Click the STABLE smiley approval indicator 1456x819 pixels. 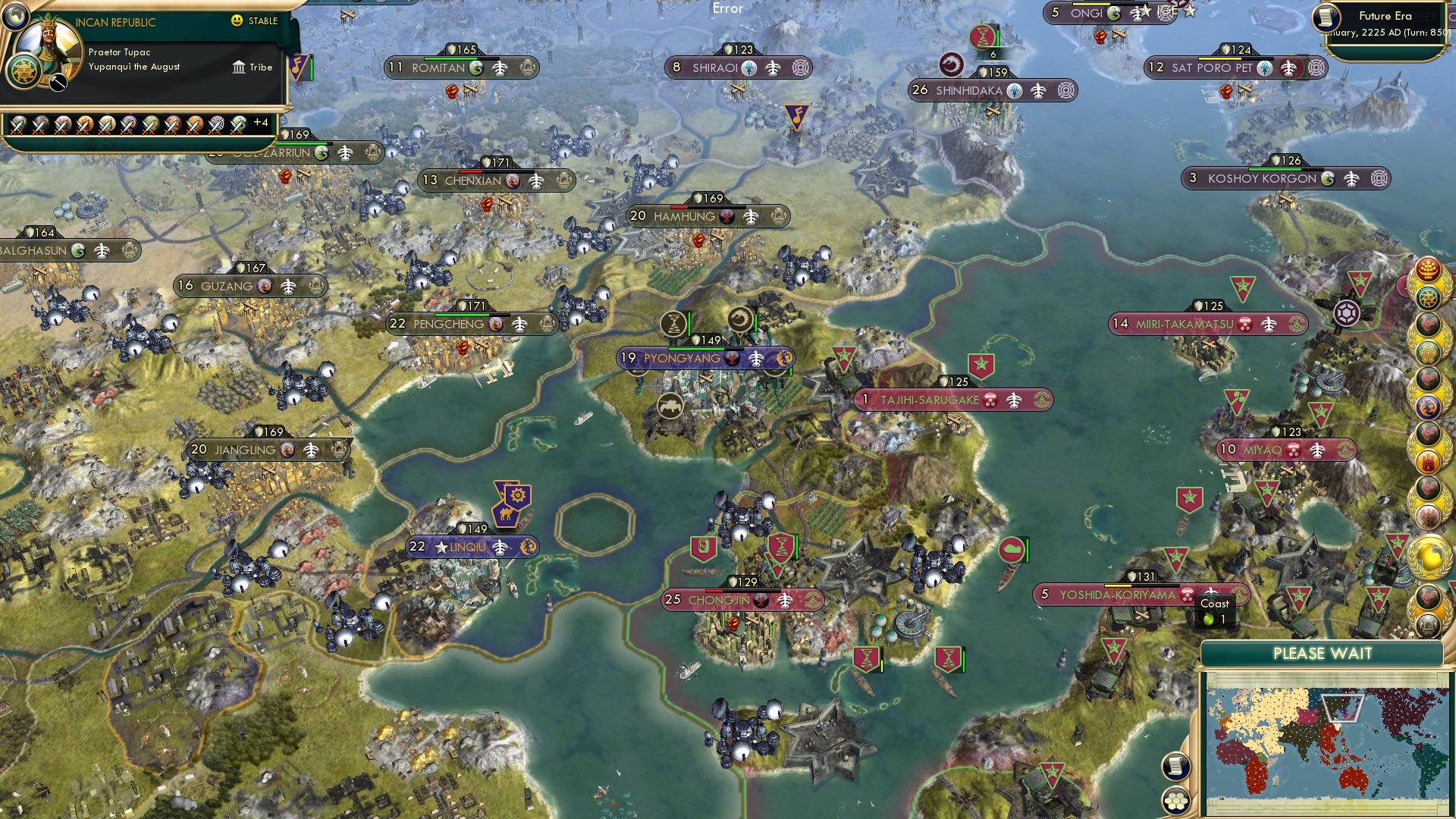(x=237, y=20)
